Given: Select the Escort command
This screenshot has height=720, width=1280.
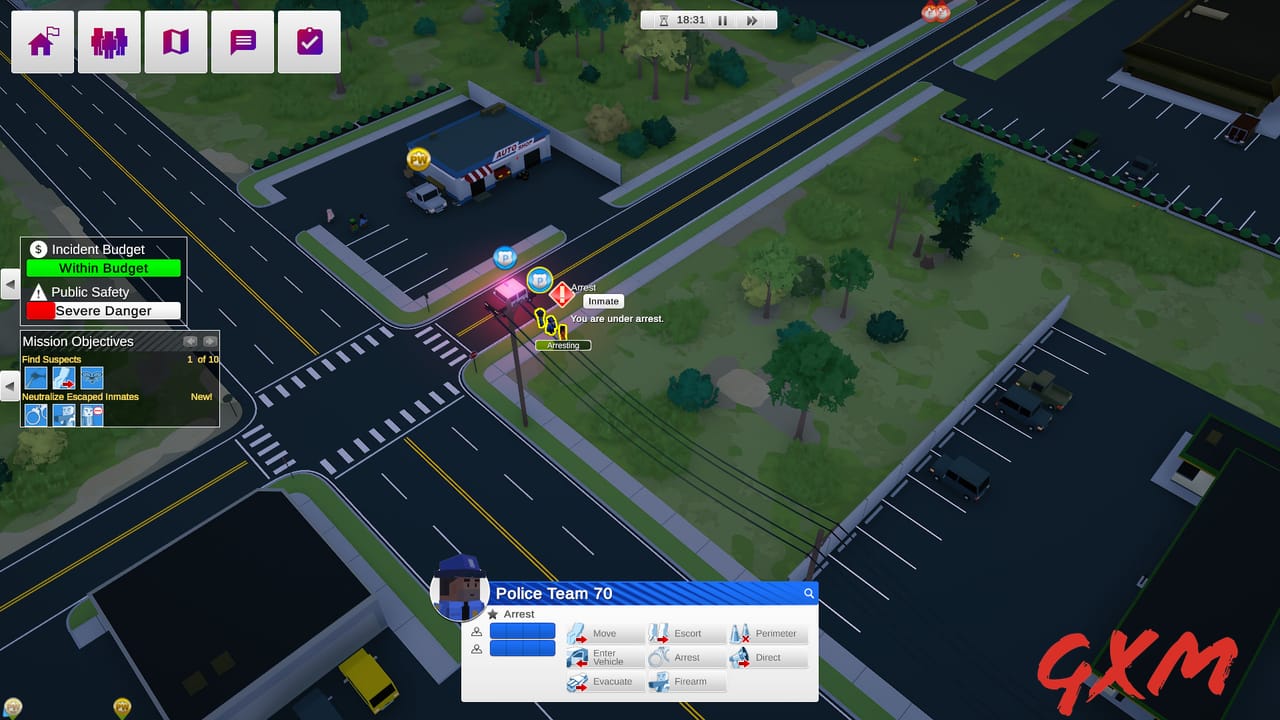Looking at the screenshot, I should click(687, 633).
